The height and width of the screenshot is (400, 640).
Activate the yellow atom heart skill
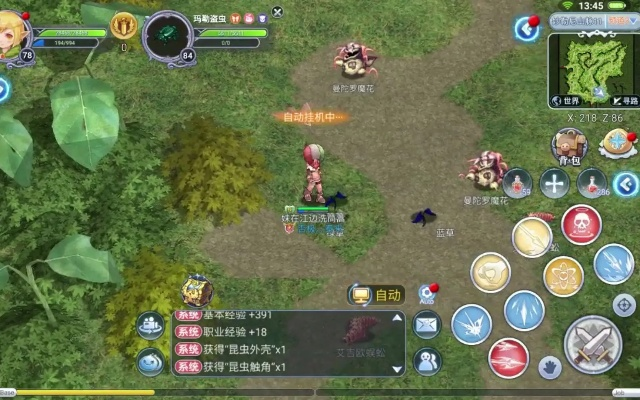563,276
